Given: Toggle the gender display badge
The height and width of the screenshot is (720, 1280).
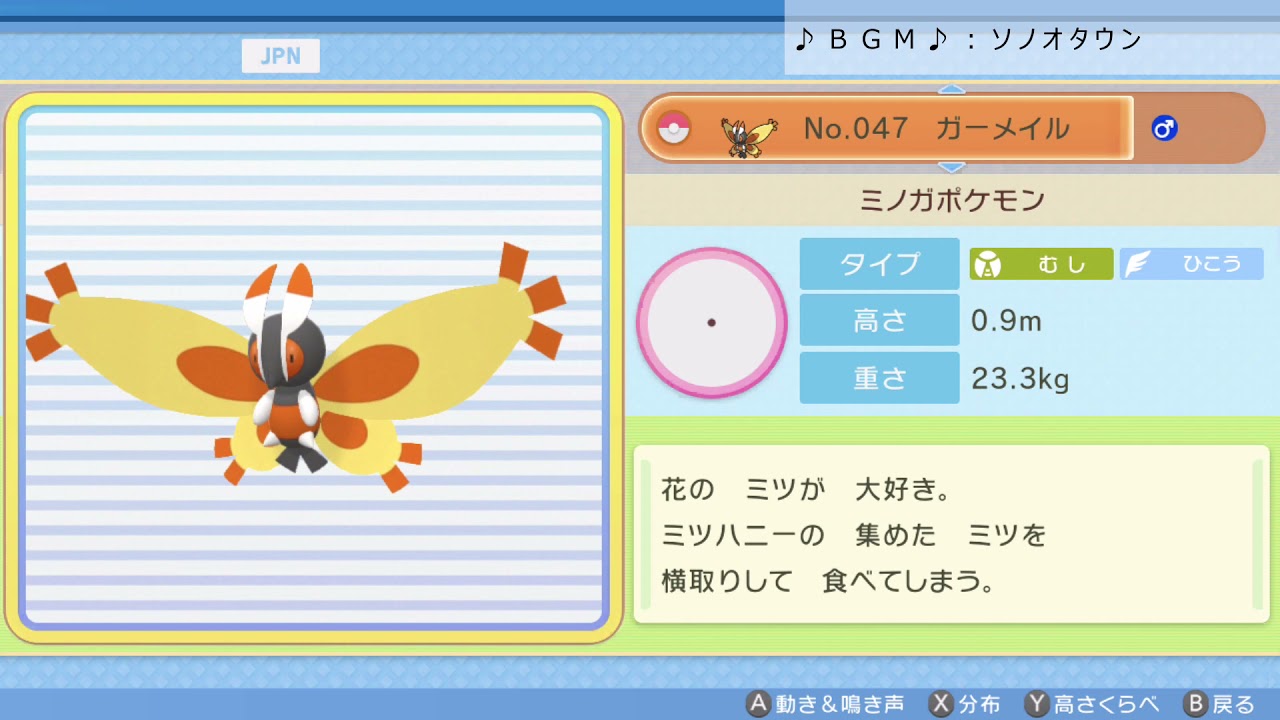Looking at the screenshot, I should (x=1163, y=128).
